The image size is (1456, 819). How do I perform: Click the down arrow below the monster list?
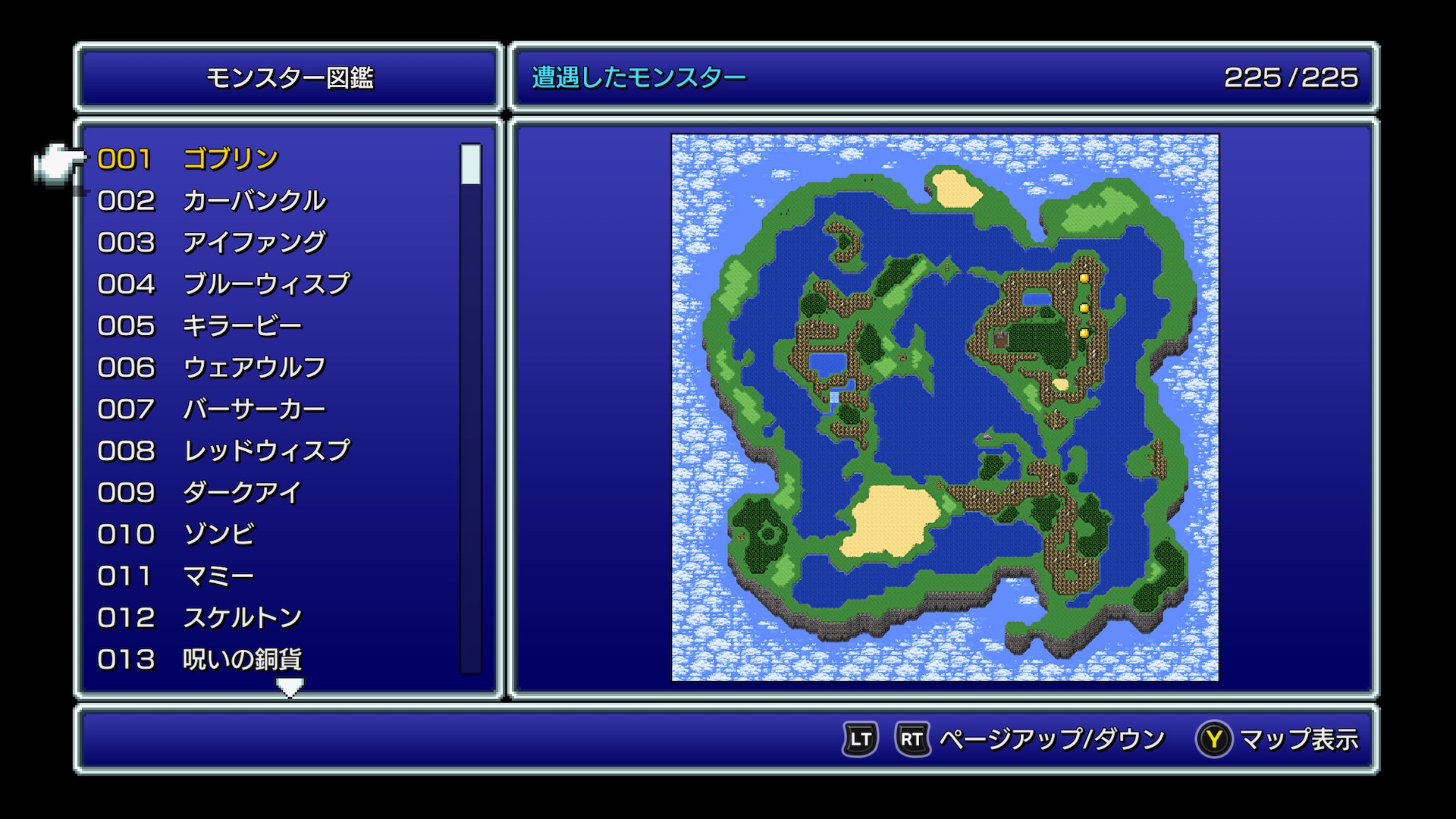click(290, 687)
